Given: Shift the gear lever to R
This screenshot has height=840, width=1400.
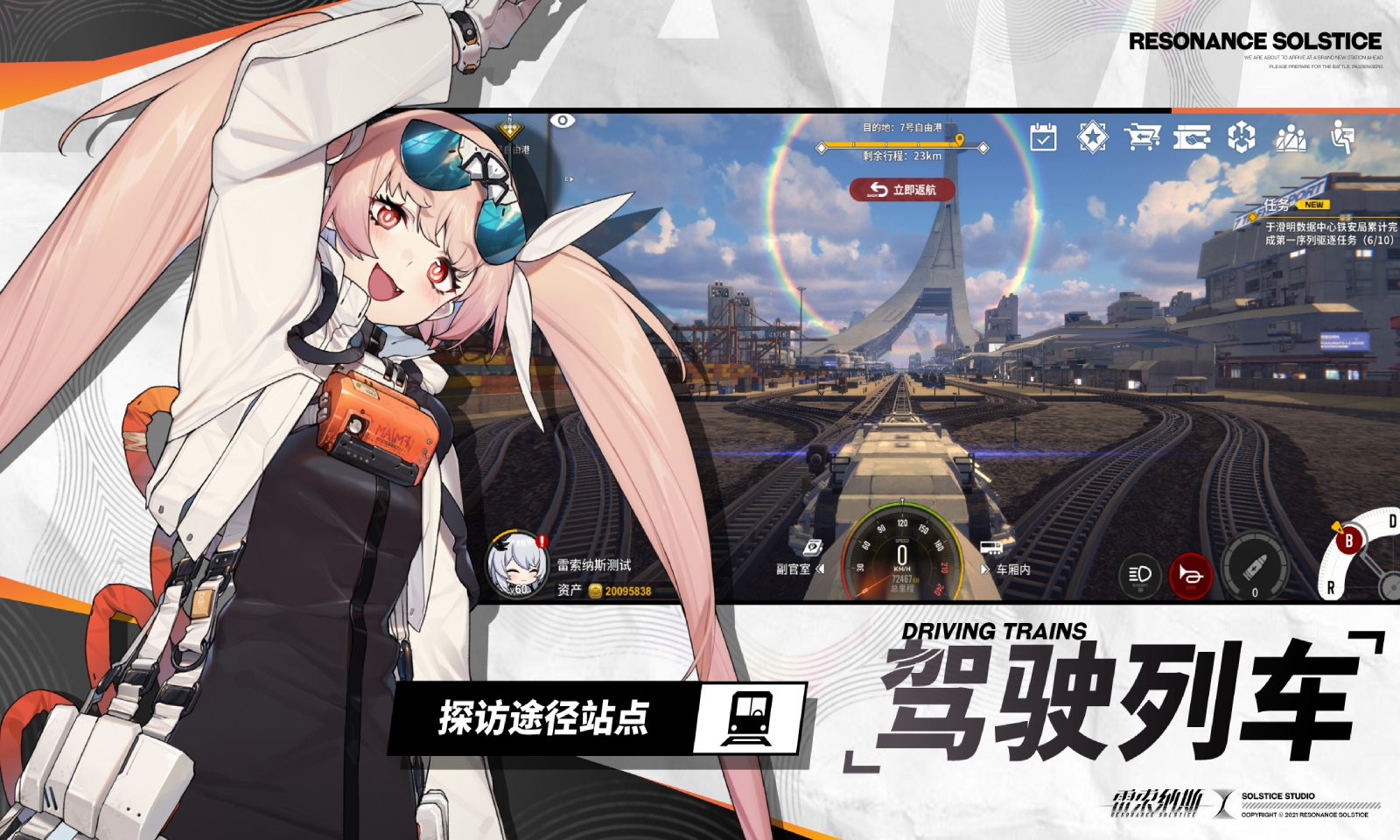Looking at the screenshot, I should point(1330,587).
